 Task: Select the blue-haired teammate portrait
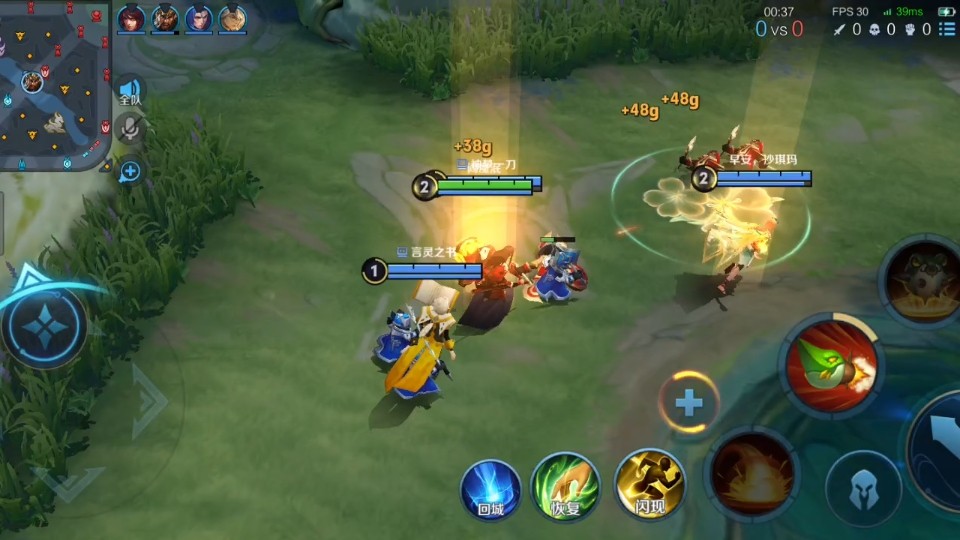click(199, 19)
